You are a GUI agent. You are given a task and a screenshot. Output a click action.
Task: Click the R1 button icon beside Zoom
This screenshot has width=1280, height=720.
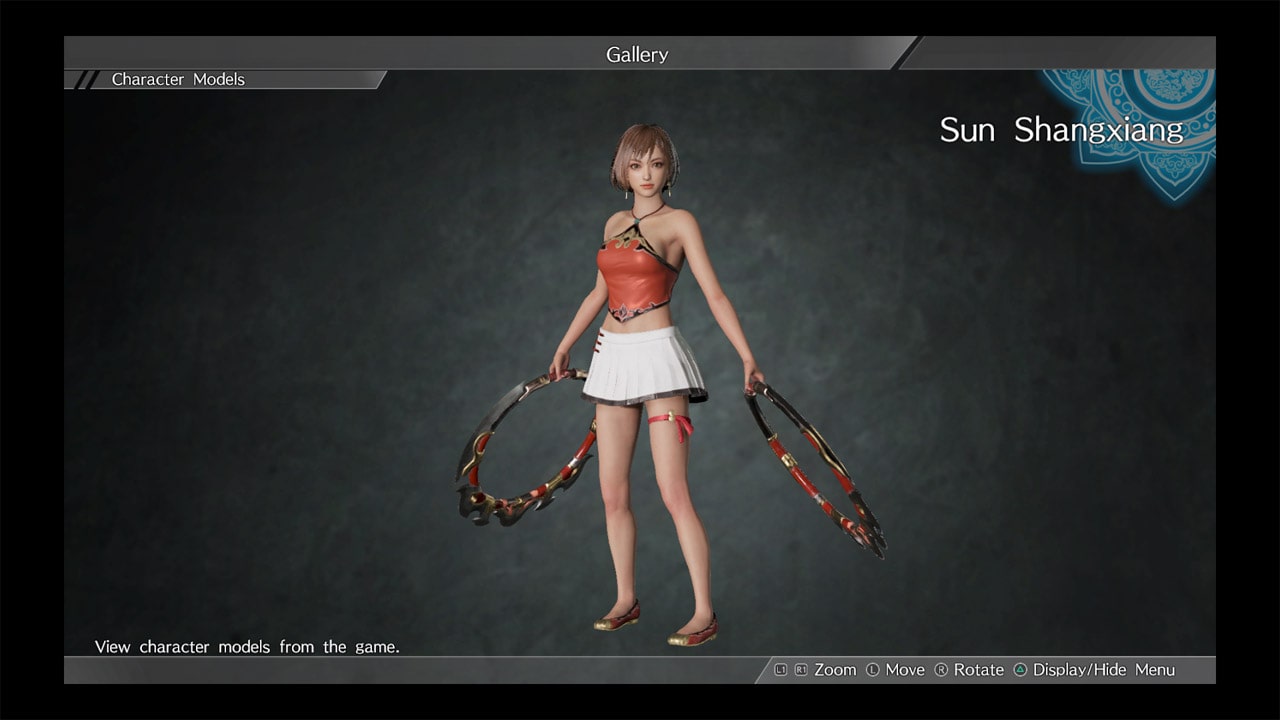(799, 670)
